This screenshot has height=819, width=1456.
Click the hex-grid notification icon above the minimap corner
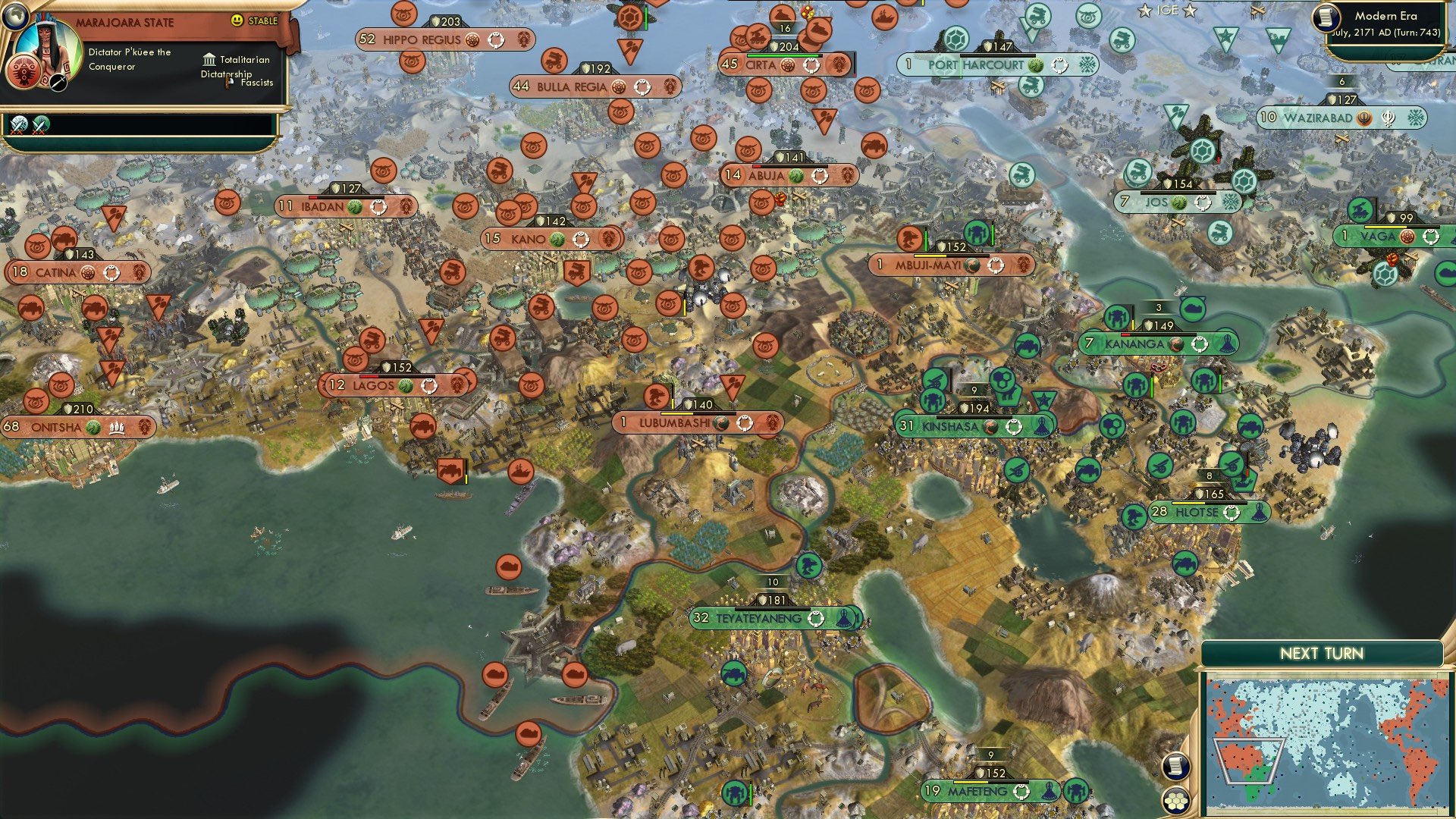click(1175, 799)
